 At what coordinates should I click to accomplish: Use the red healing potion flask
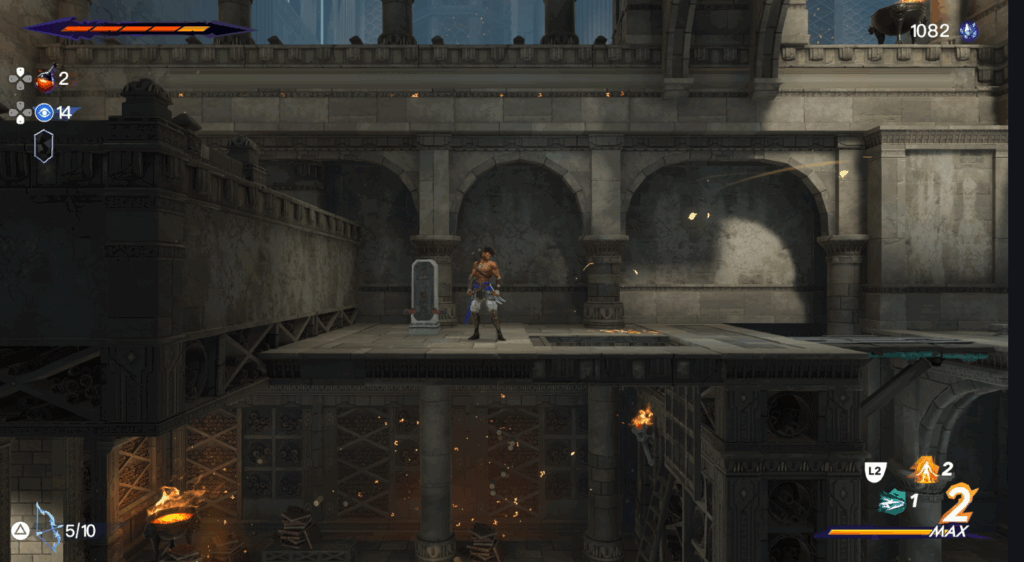pyautogui.click(x=45, y=80)
